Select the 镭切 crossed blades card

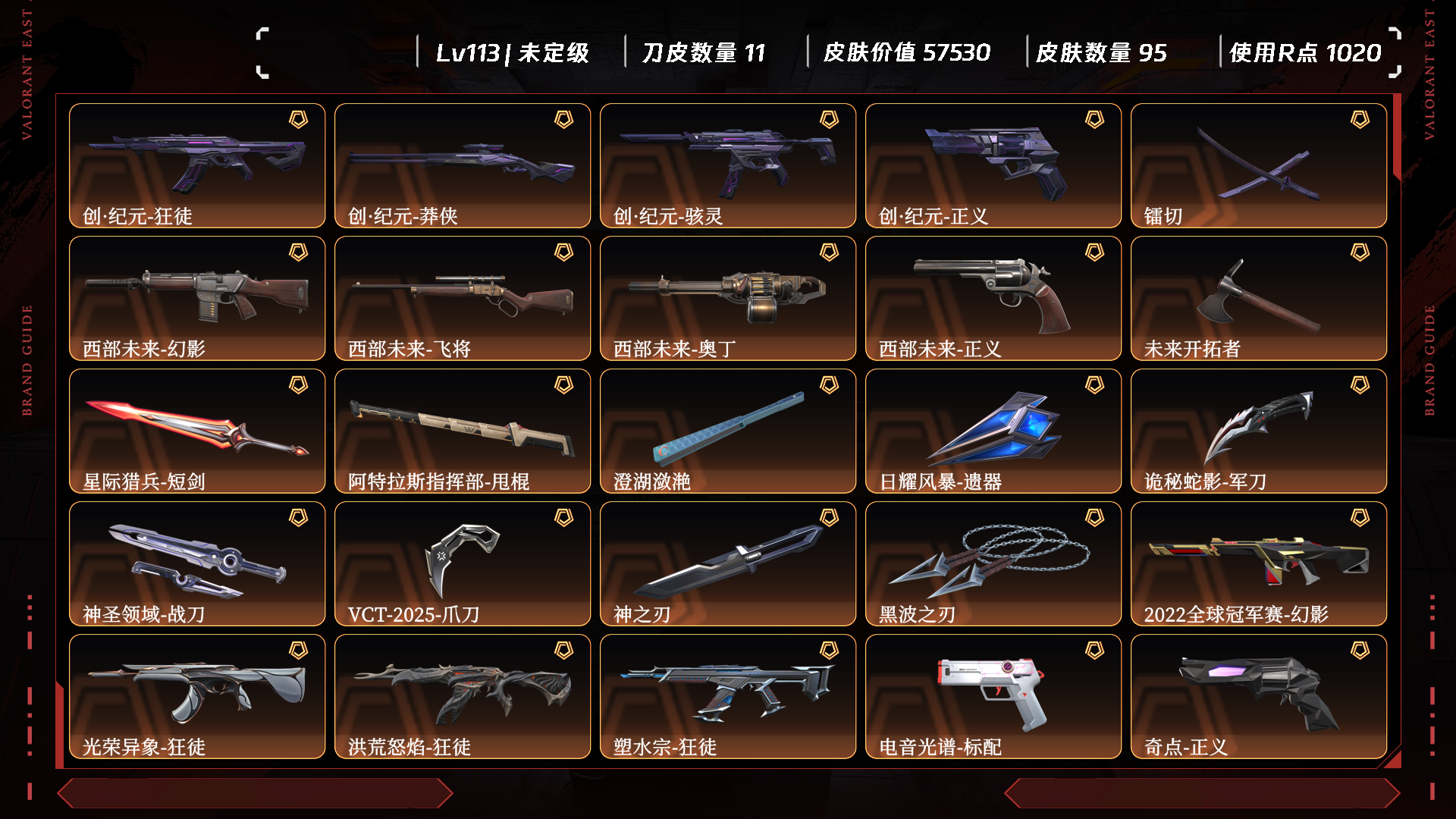pos(1259,165)
